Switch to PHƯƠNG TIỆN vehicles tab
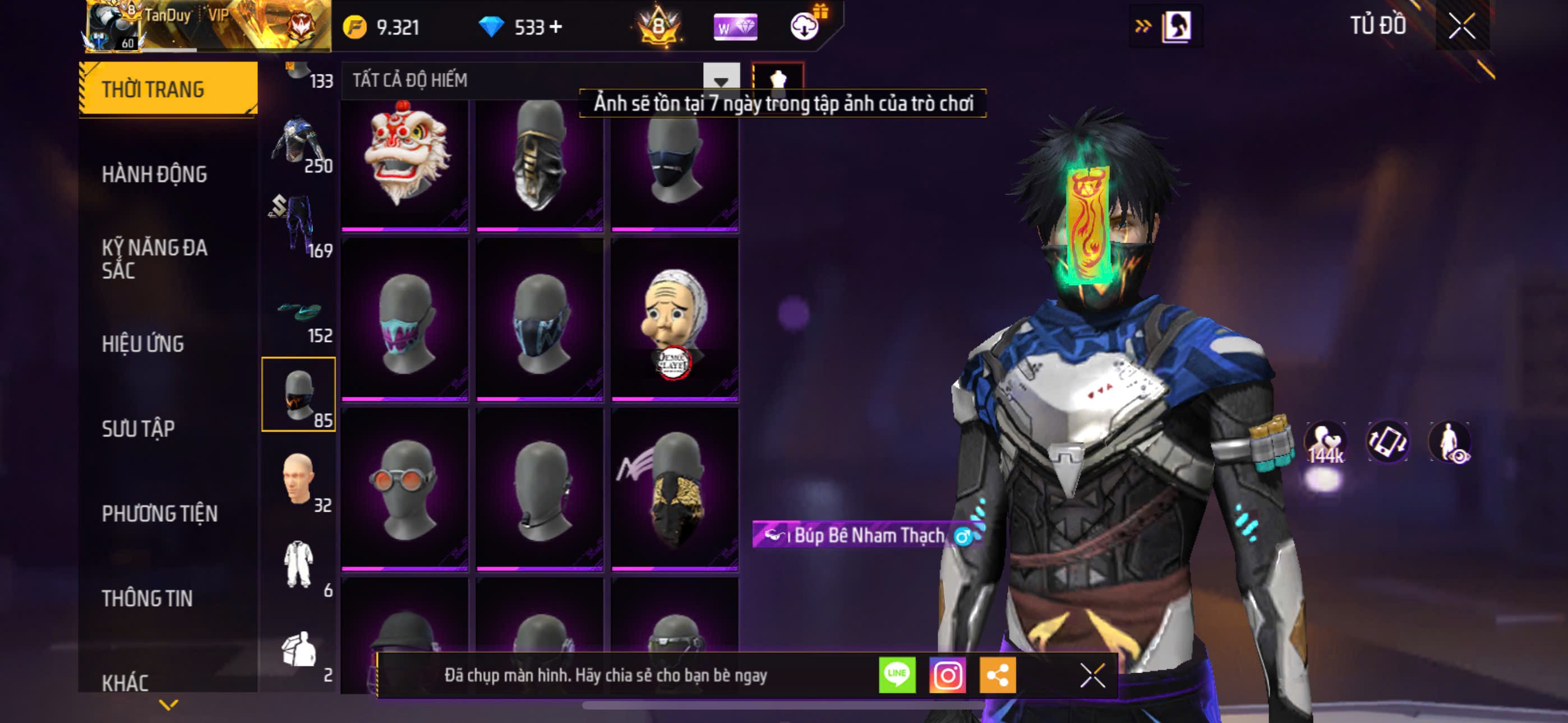This screenshot has width=1568, height=723. point(159,513)
